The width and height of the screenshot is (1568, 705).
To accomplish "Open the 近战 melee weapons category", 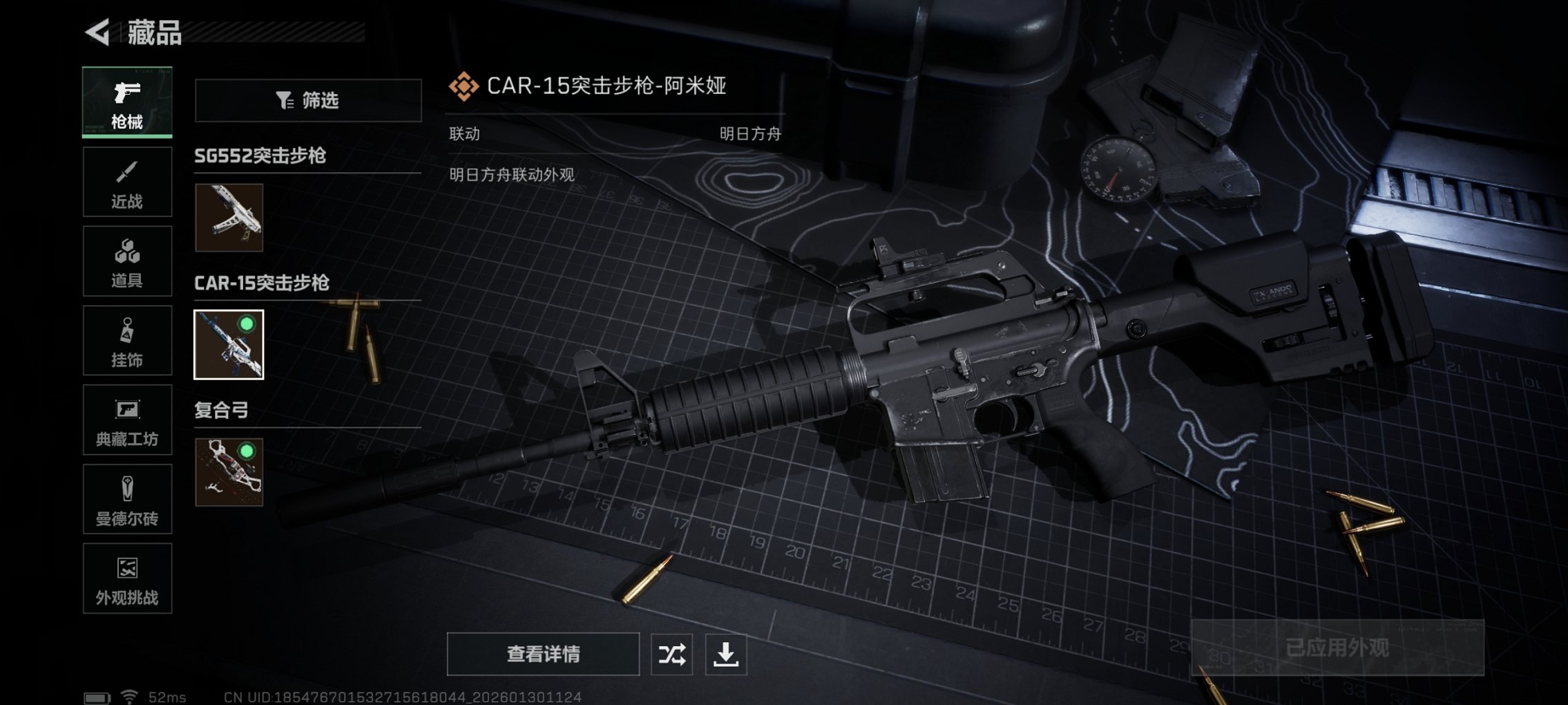I will pyautogui.click(x=127, y=182).
